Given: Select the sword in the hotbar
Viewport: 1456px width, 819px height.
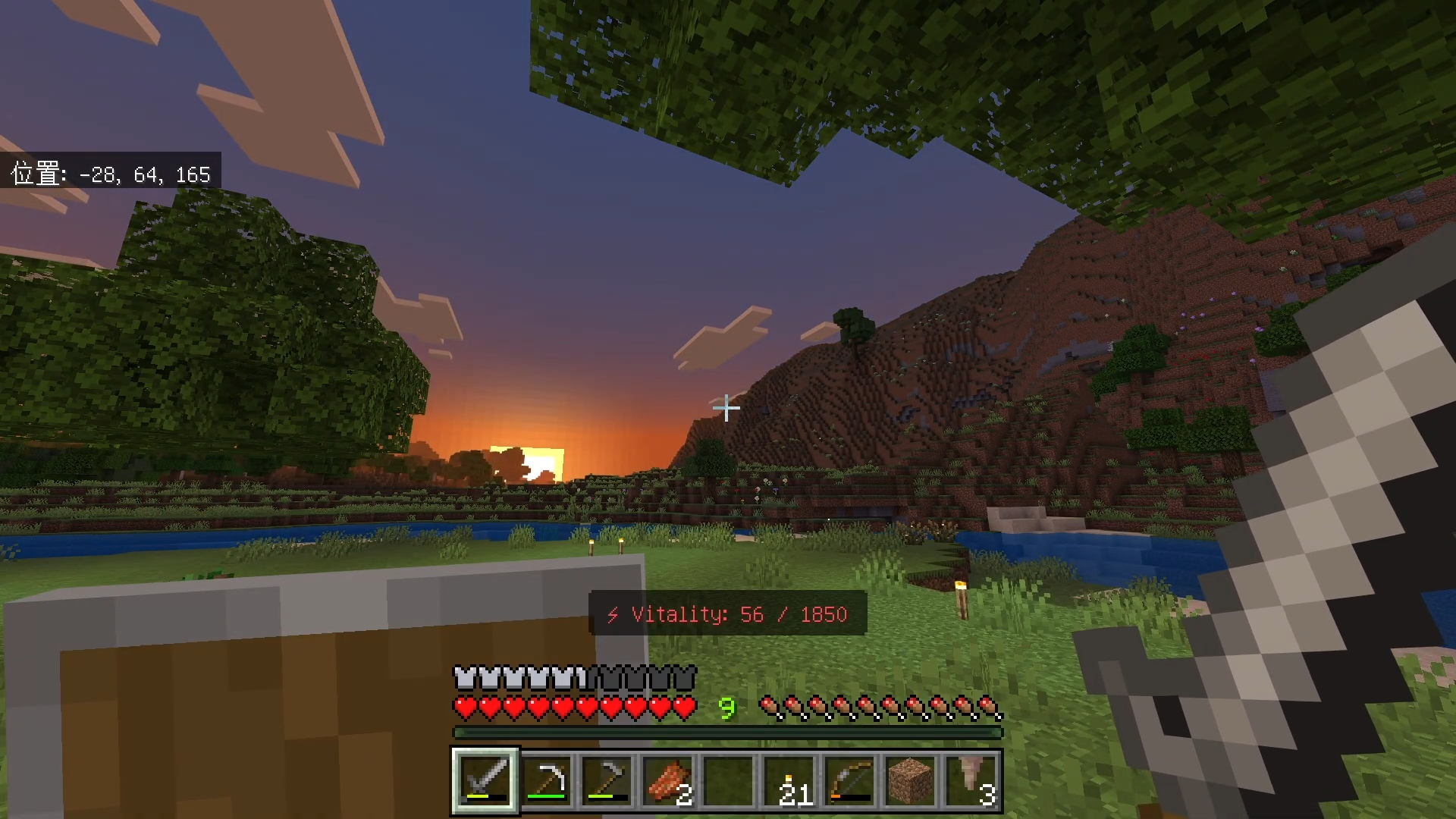Looking at the screenshot, I should point(485,780).
